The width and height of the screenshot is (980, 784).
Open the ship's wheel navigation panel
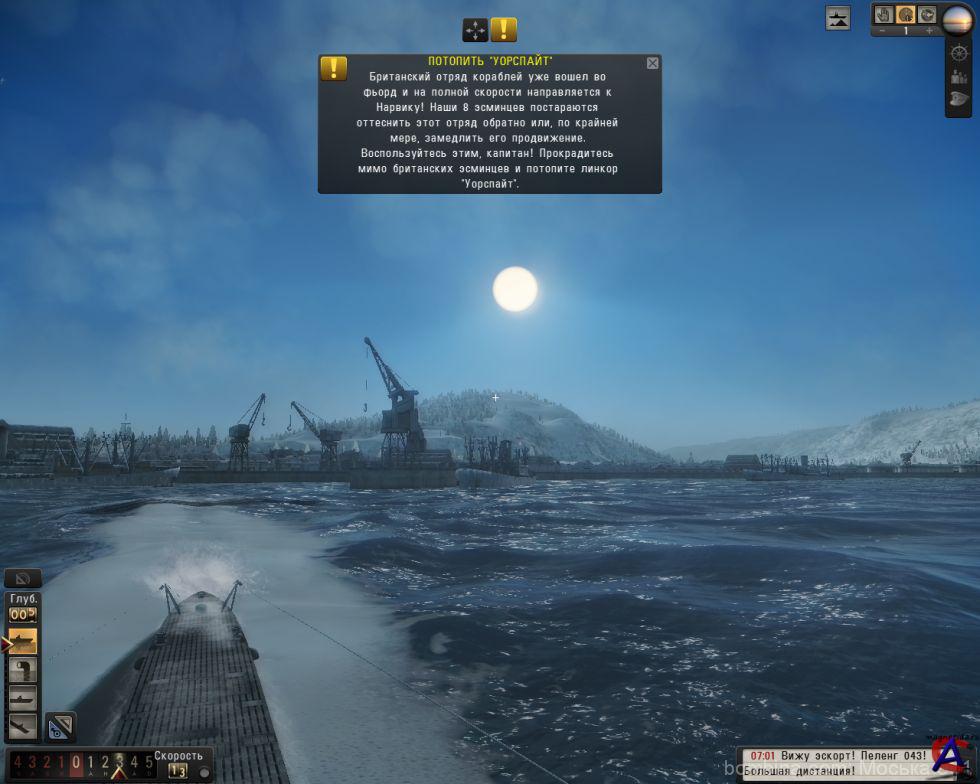(x=959, y=52)
